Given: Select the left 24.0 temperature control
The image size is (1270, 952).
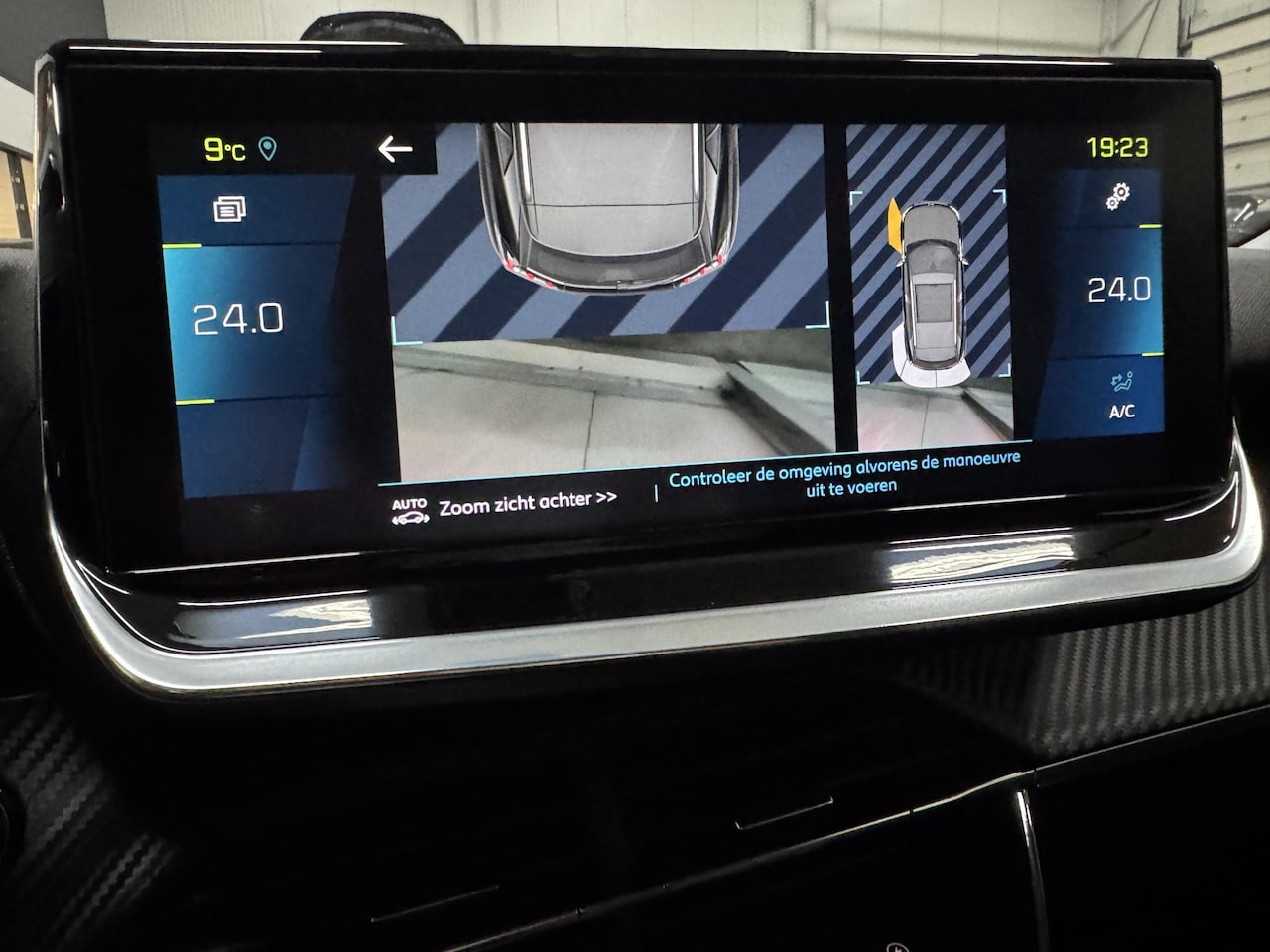Looking at the screenshot, I should tap(238, 319).
